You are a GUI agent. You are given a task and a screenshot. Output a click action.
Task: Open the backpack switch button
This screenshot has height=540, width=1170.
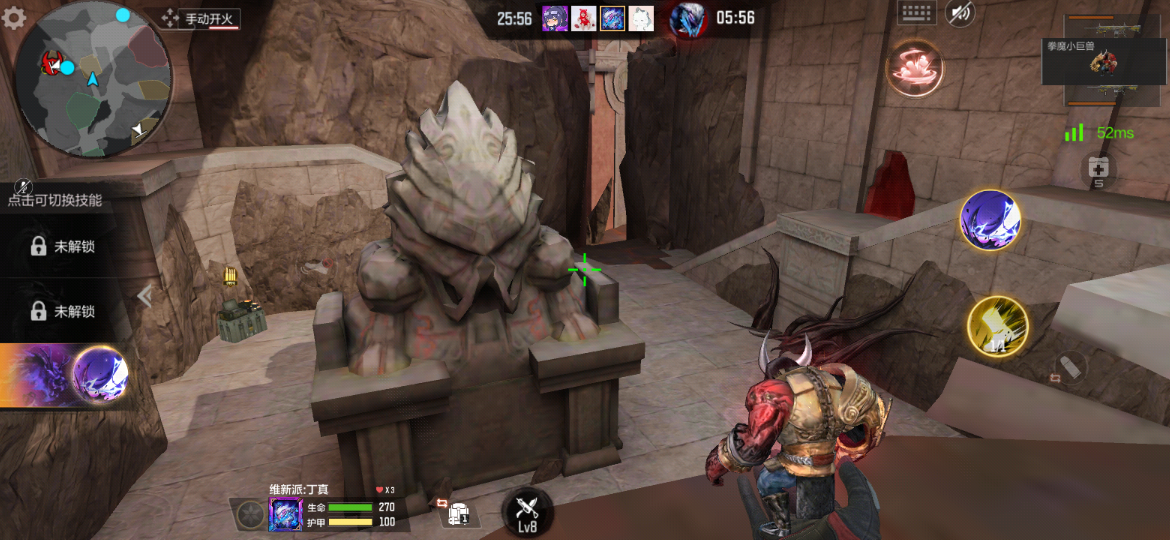coord(456,511)
